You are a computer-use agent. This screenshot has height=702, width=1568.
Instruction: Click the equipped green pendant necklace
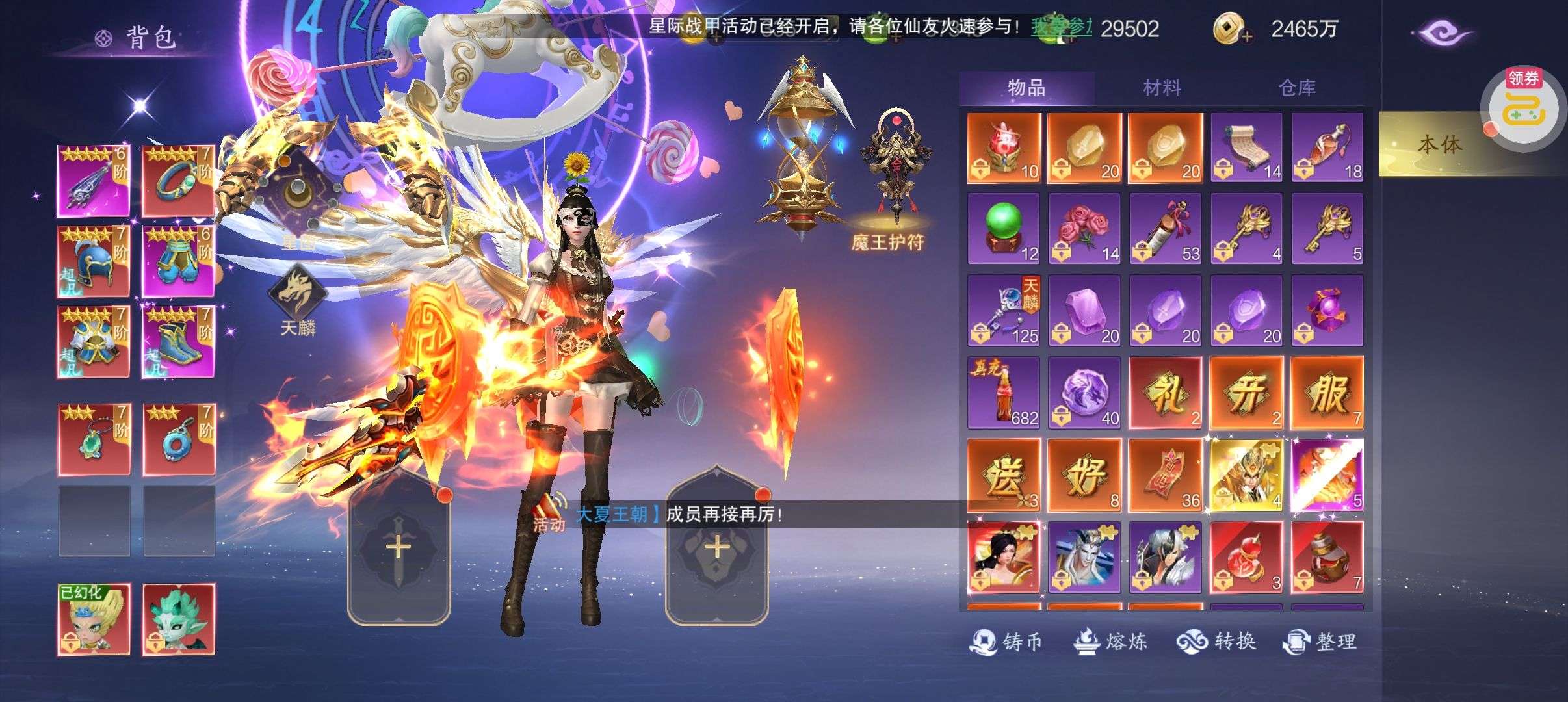(94, 440)
